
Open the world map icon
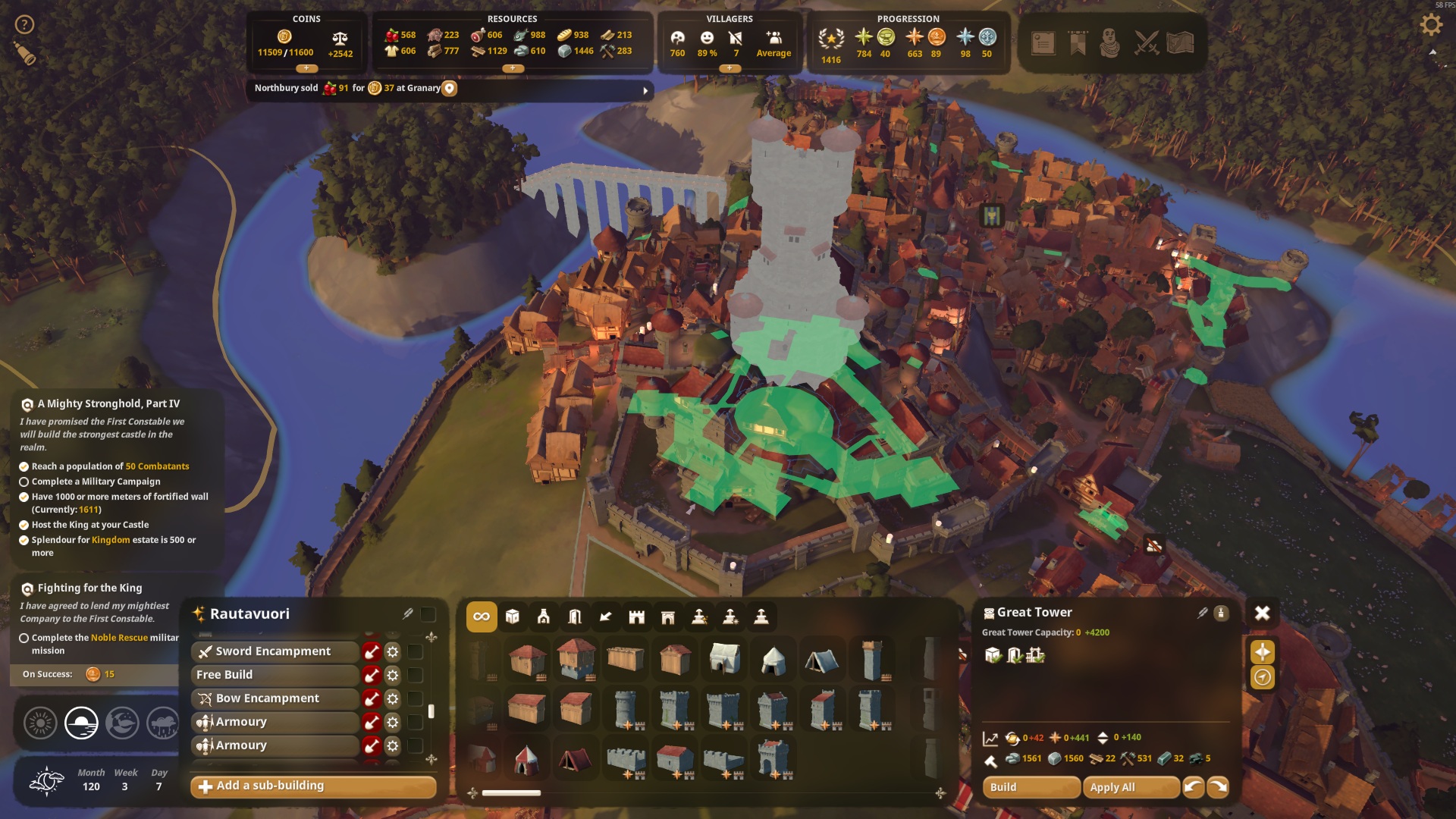click(1181, 43)
